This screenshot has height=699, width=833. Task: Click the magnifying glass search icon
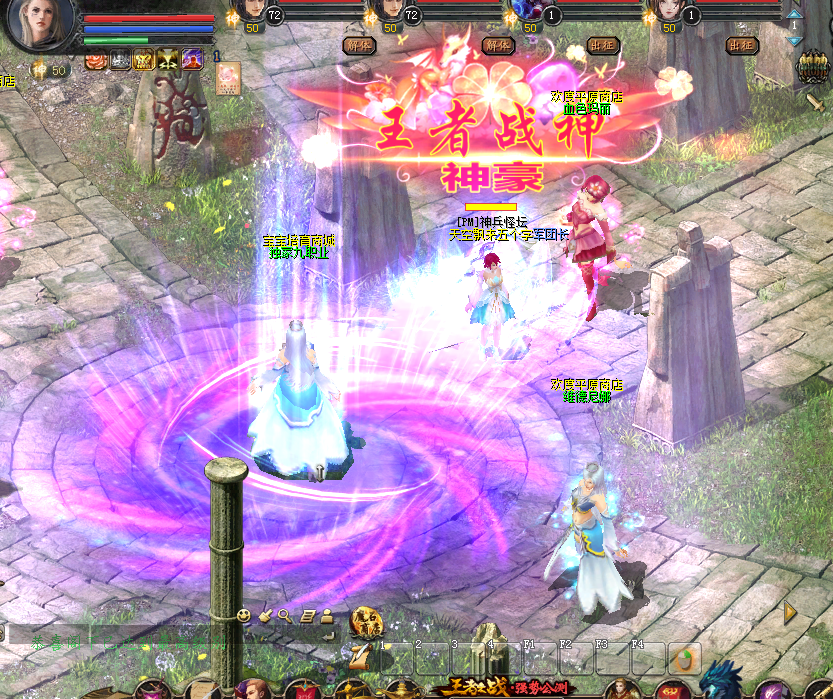[285, 615]
